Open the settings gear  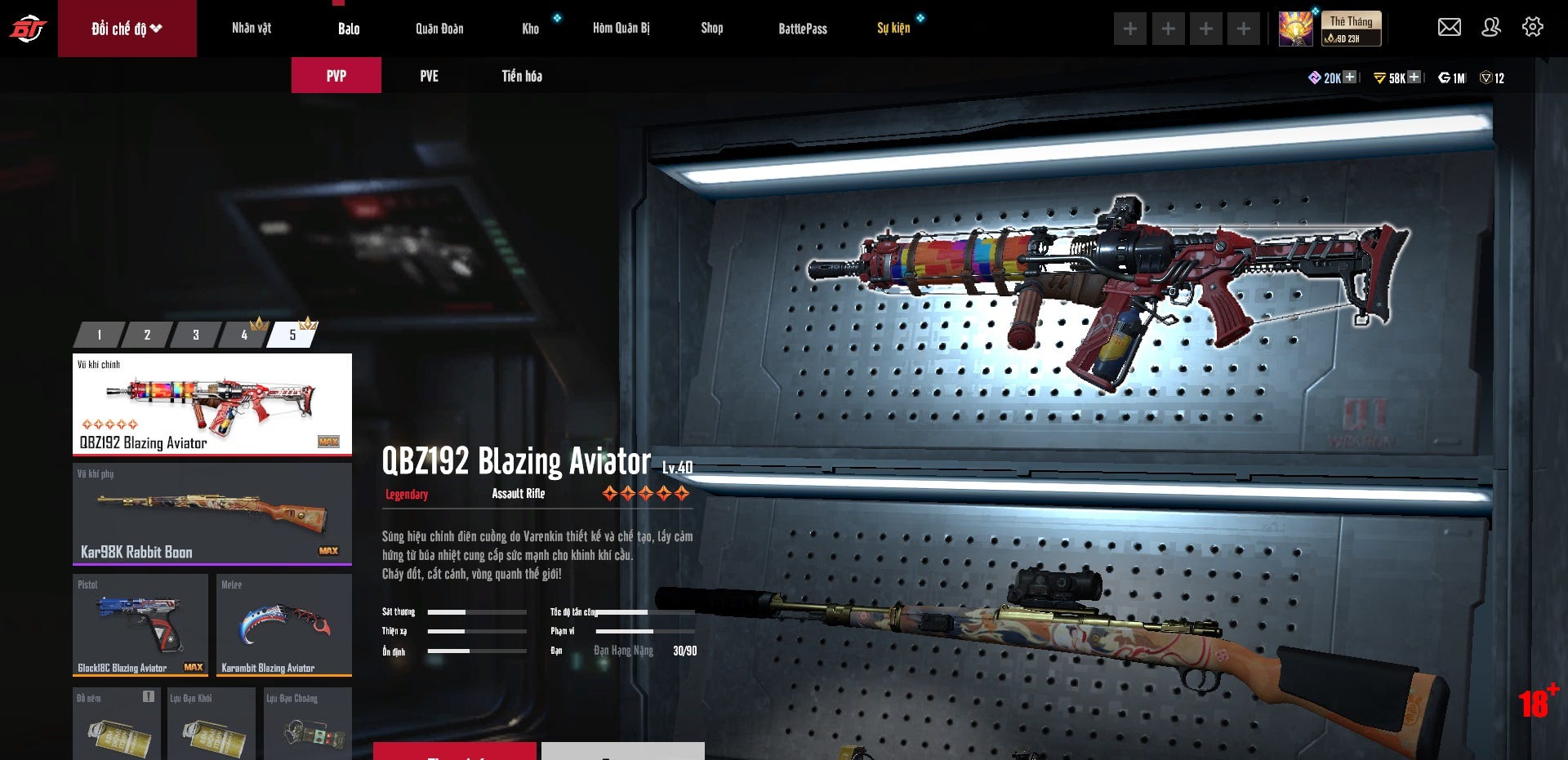click(x=1533, y=27)
